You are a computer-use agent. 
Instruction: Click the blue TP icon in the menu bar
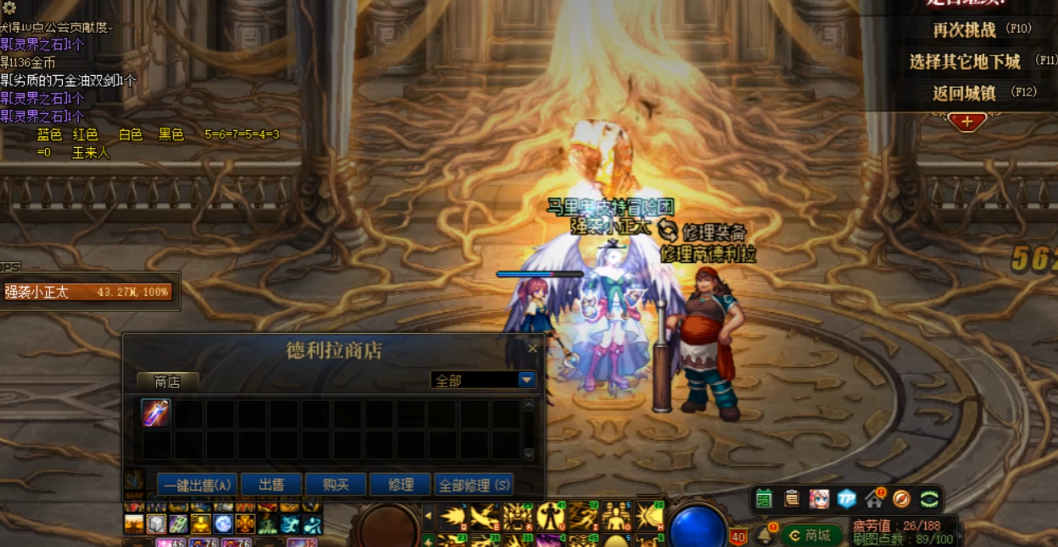tap(847, 498)
